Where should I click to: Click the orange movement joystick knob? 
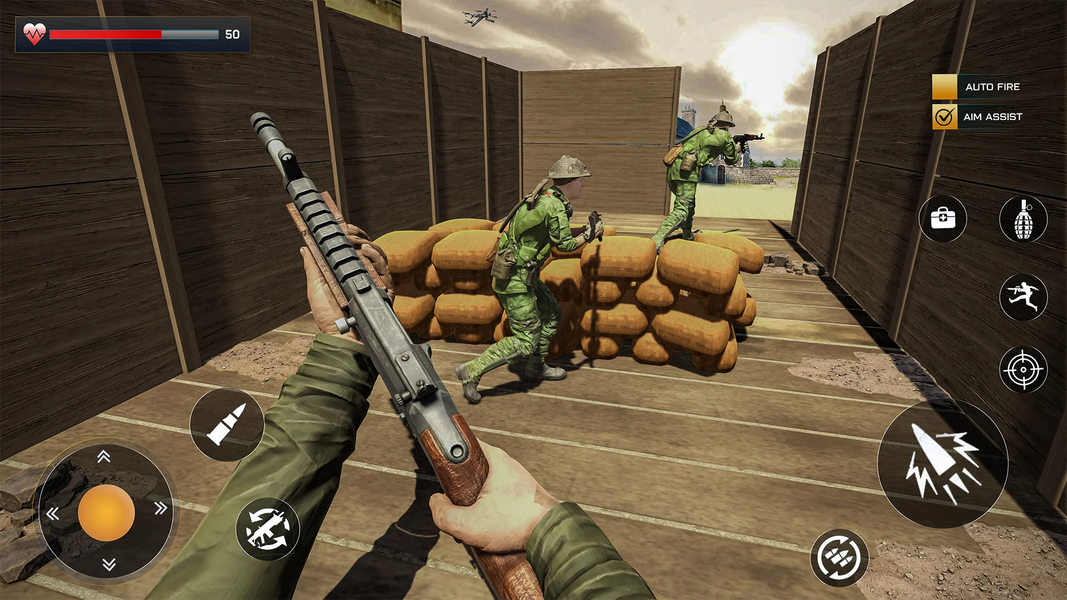pyautogui.click(x=106, y=512)
